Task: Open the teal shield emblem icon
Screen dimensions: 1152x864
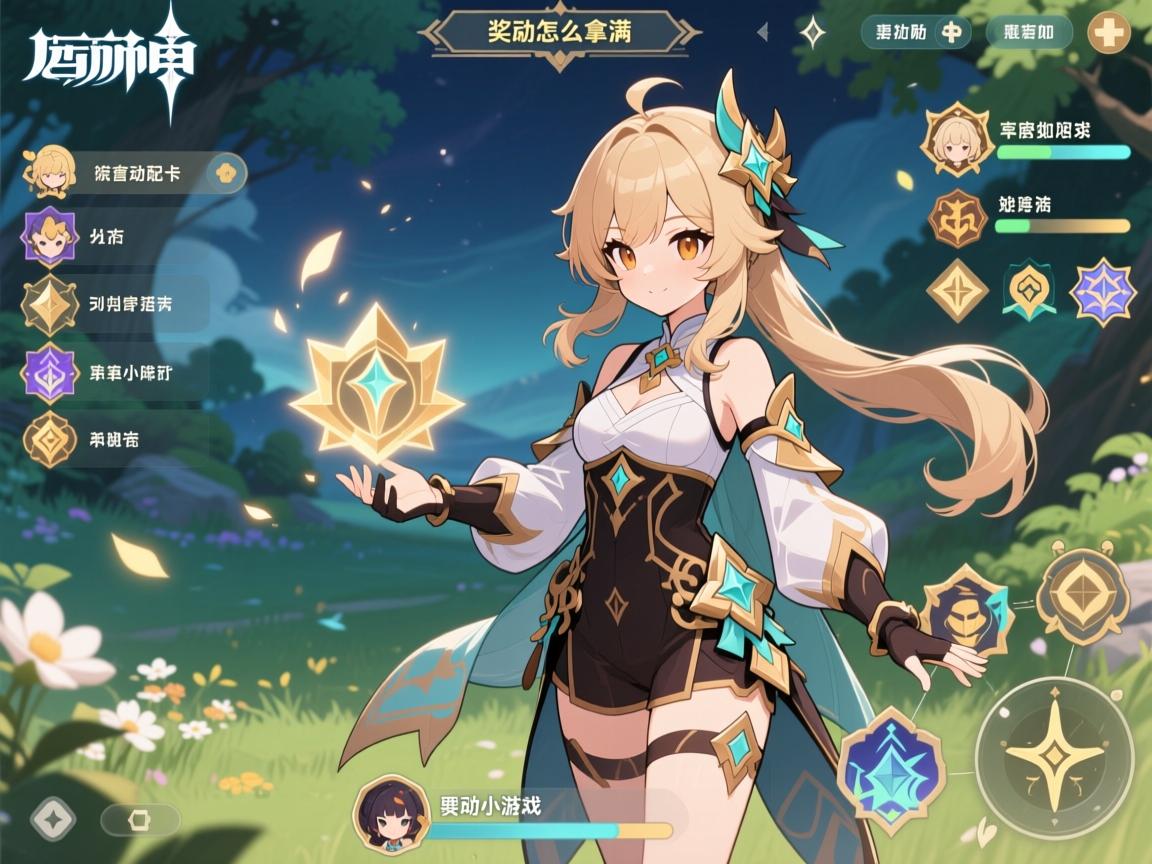Action: pyautogui.click(x=1029, y=290)
